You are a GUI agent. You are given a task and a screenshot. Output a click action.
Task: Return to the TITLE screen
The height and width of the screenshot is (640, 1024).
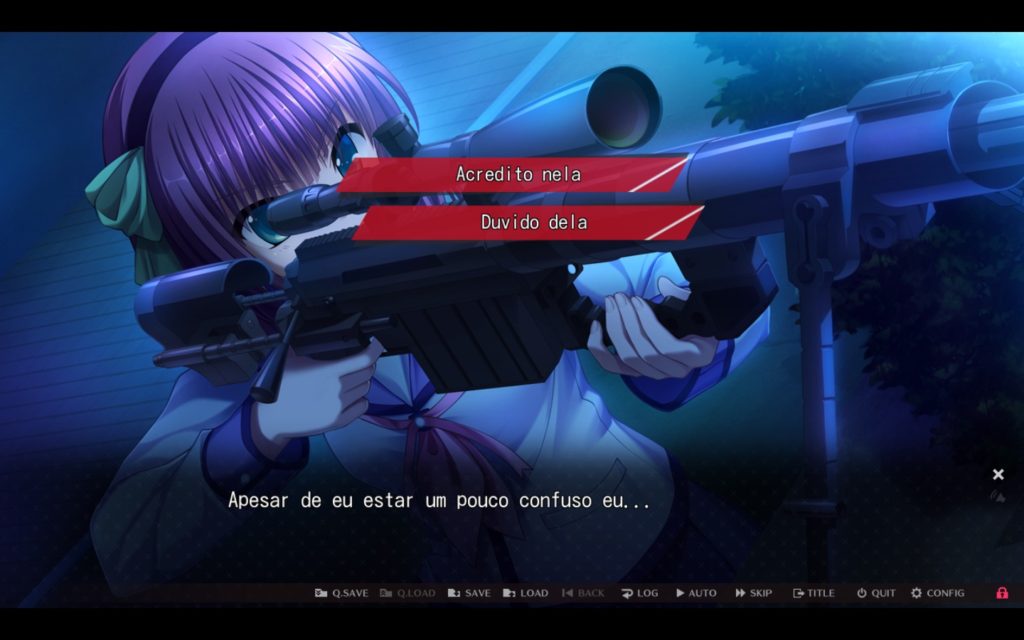point(813,593)
